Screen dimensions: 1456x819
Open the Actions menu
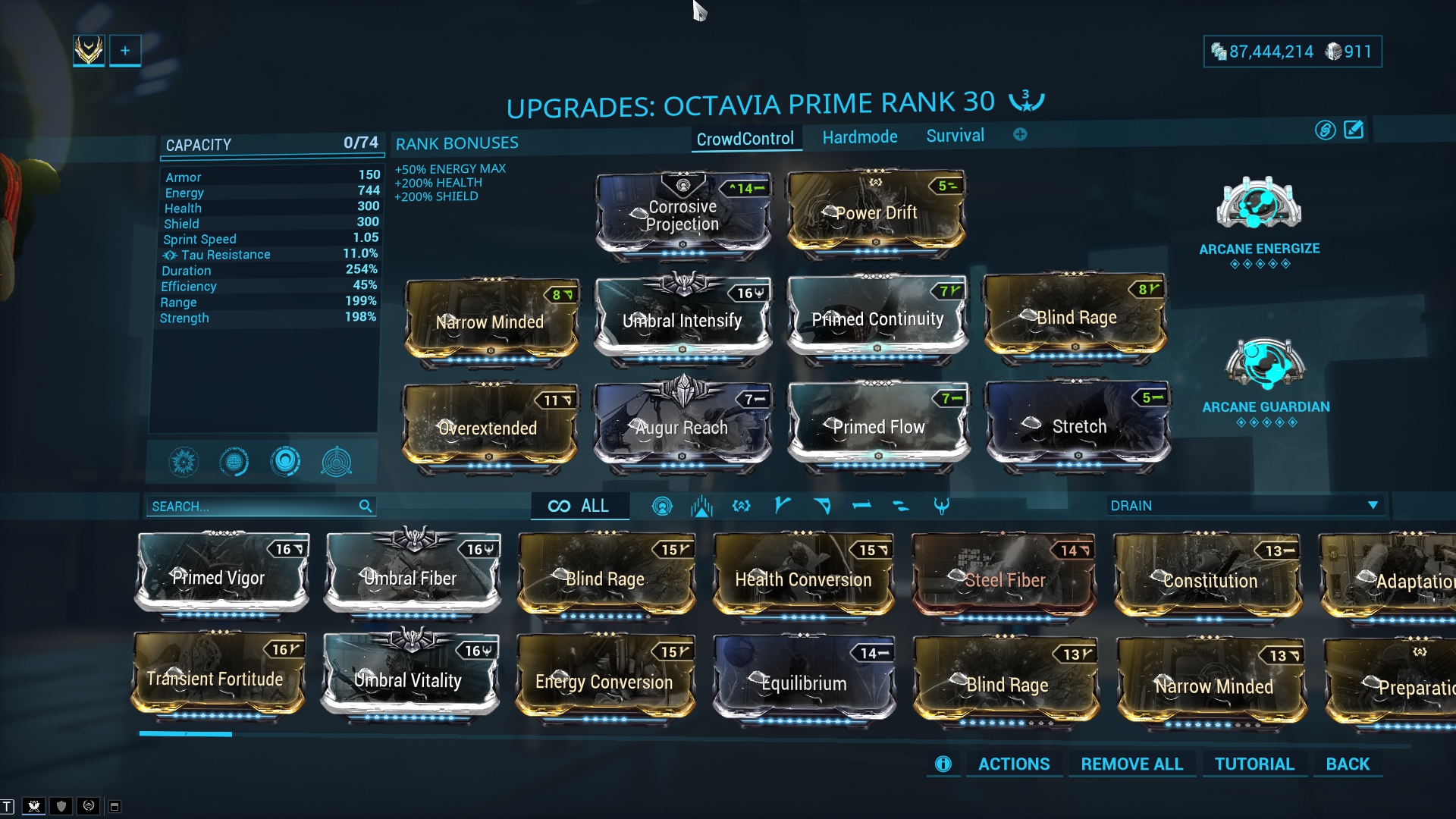(1014, 764)
